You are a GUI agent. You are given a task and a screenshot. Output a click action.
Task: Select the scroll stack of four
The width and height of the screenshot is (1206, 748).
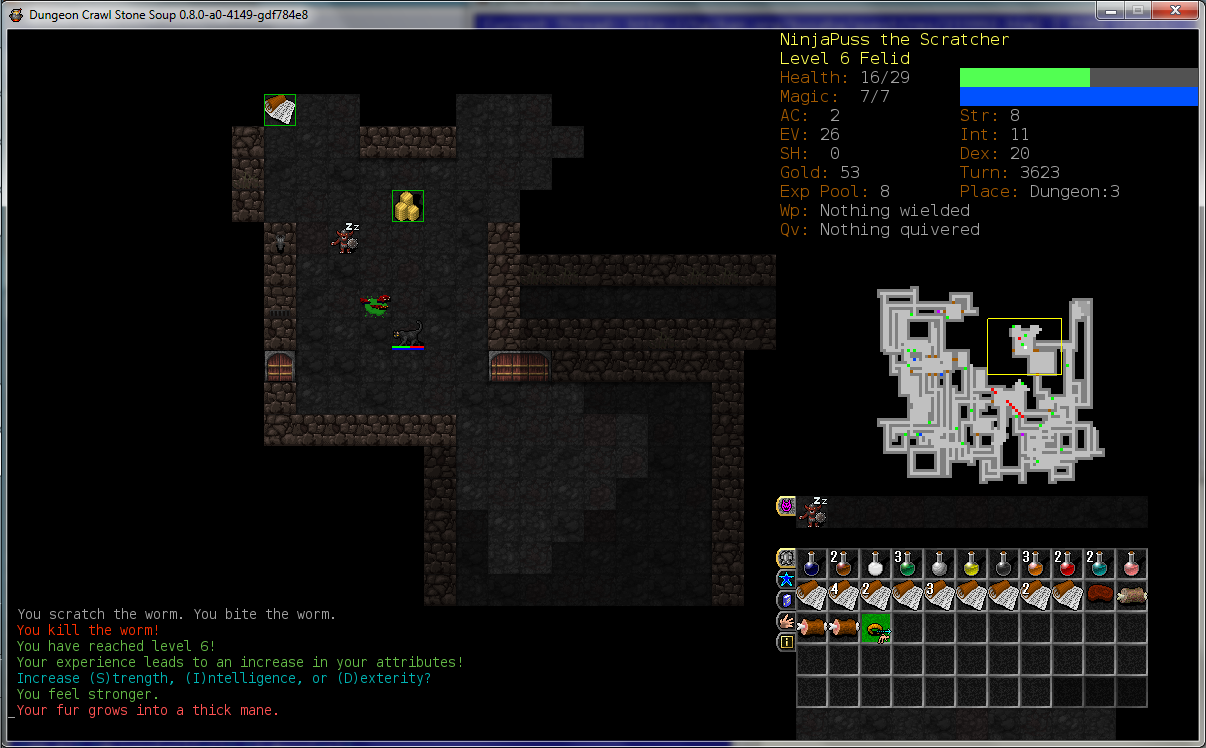[x=844, y=596]
